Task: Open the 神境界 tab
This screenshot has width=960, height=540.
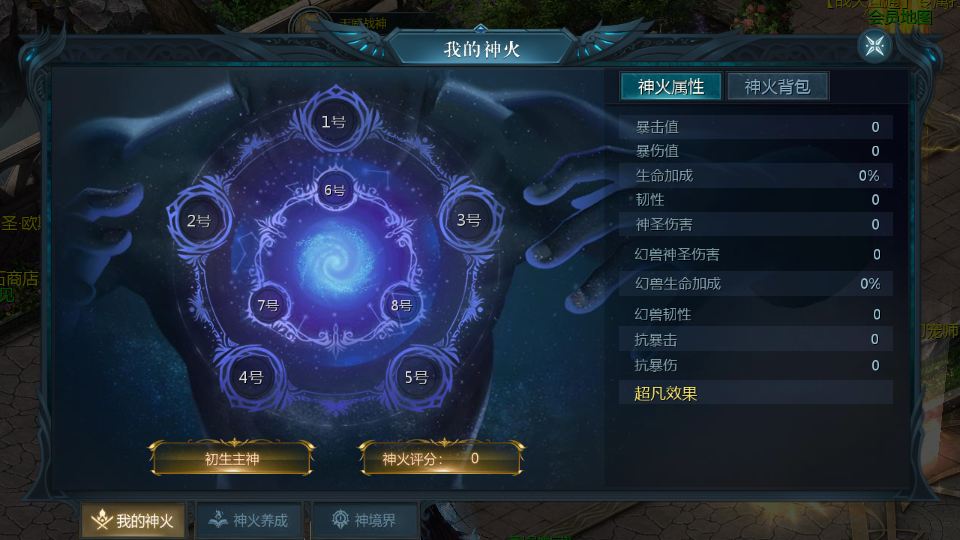Action: [x=364, y=520]
